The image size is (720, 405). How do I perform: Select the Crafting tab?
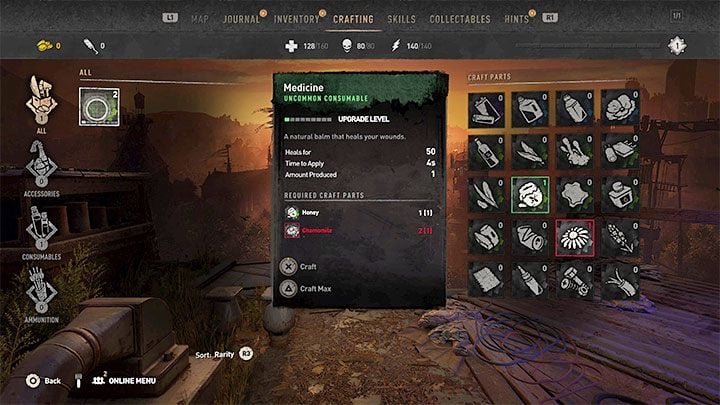352,18
